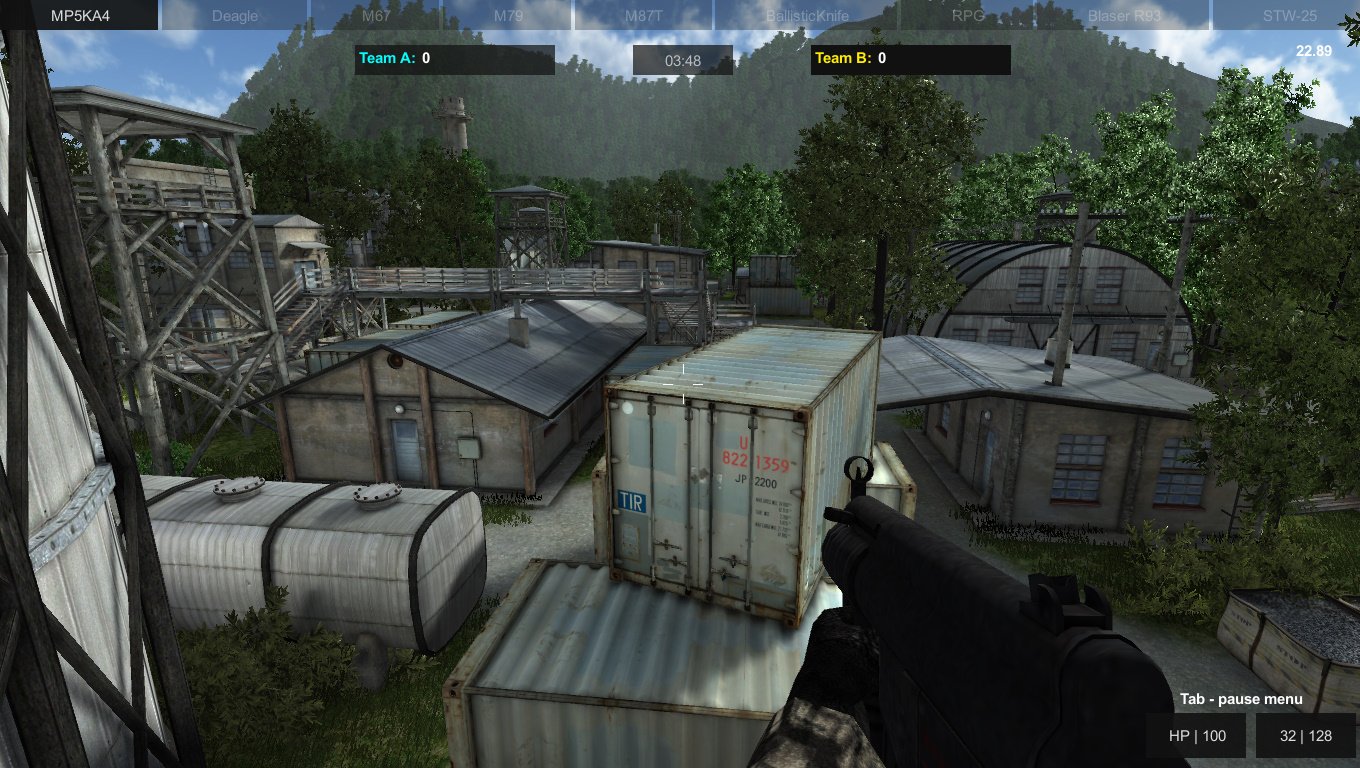Click the Team B score panel

(910, 59)
